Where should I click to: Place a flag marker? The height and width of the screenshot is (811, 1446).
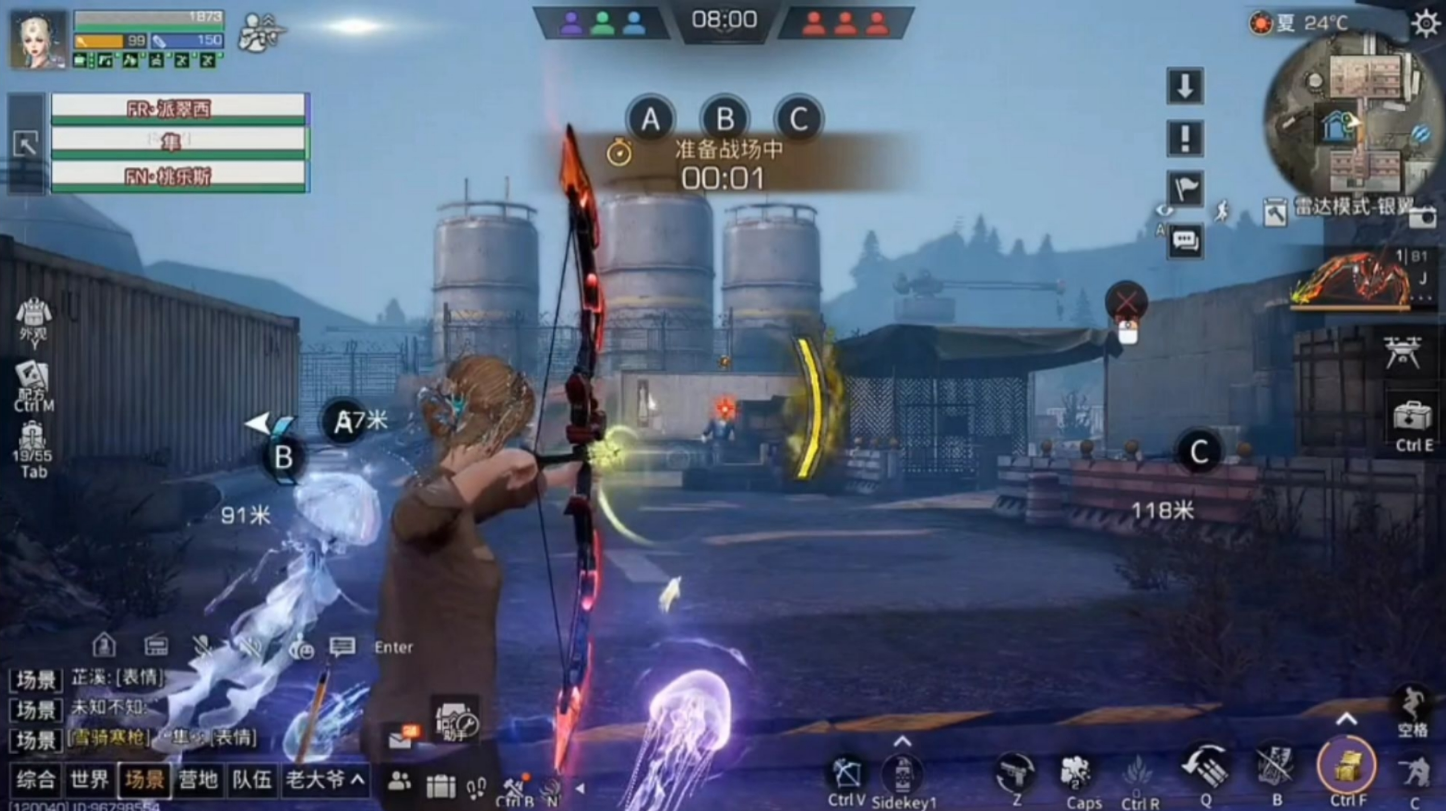[1185, 189]
